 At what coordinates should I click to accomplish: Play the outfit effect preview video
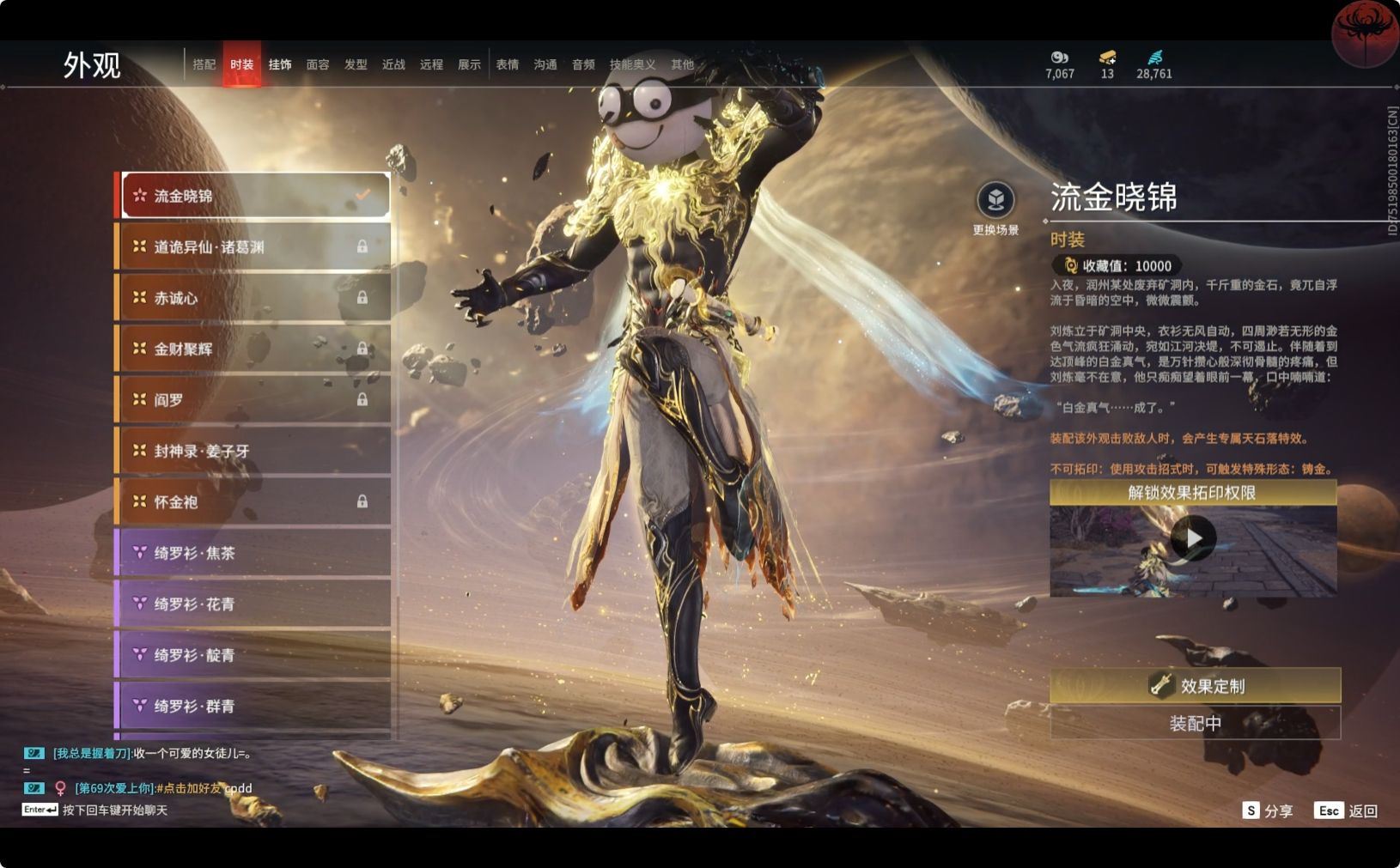1193,539
